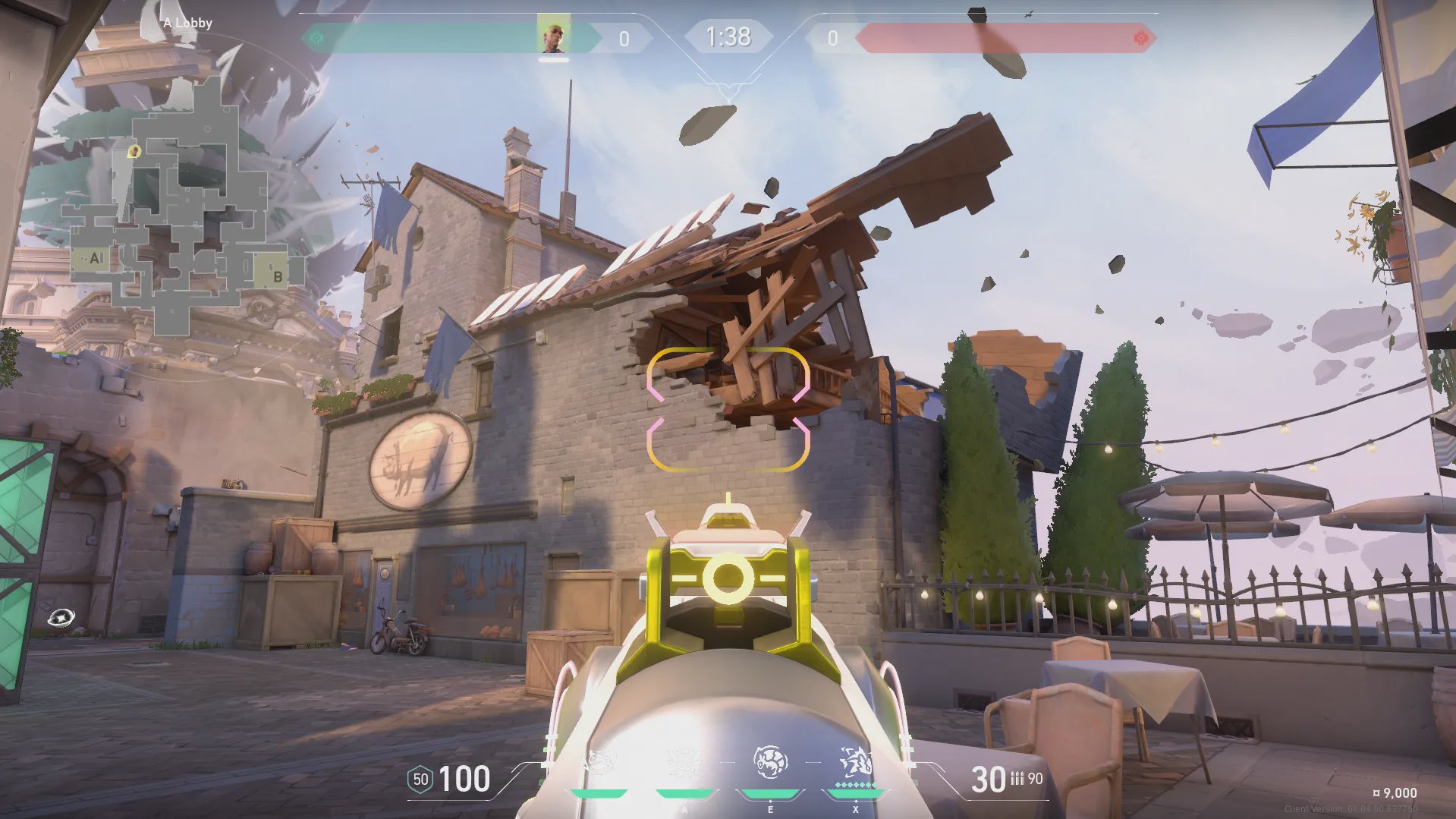1456x819 pixels.
Task: Click the green team emblem on top bar
Action: tap(317, 38)
